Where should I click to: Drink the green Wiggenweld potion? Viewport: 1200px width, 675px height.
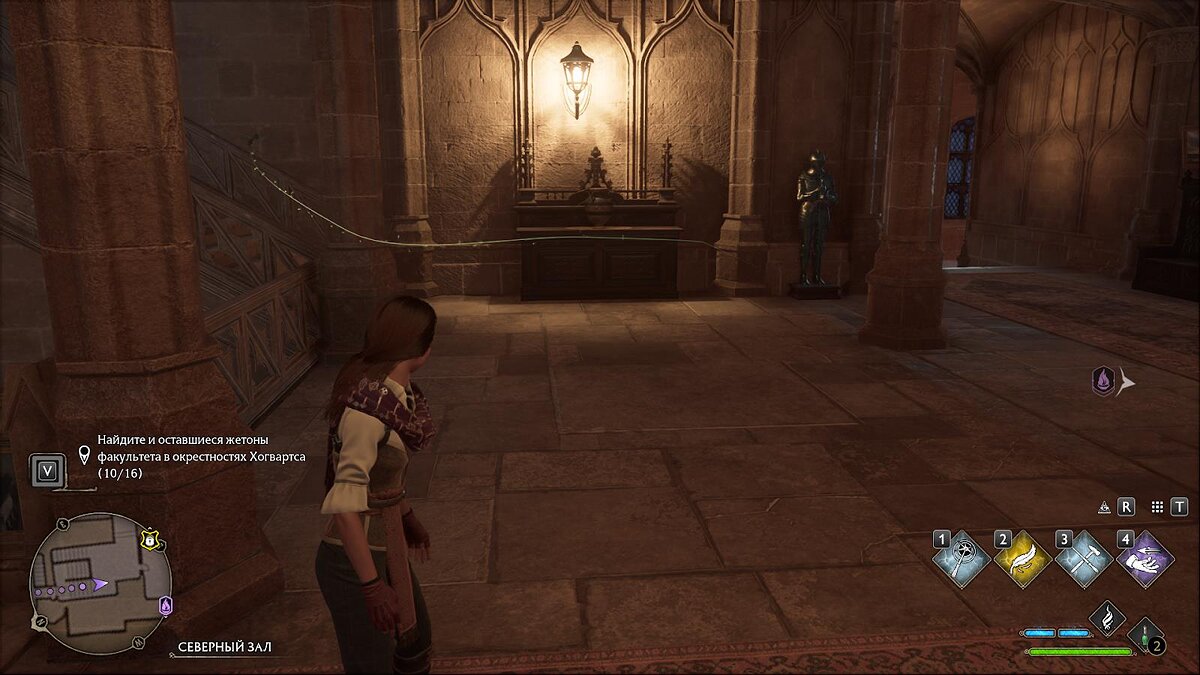(x=1145, y=635)
